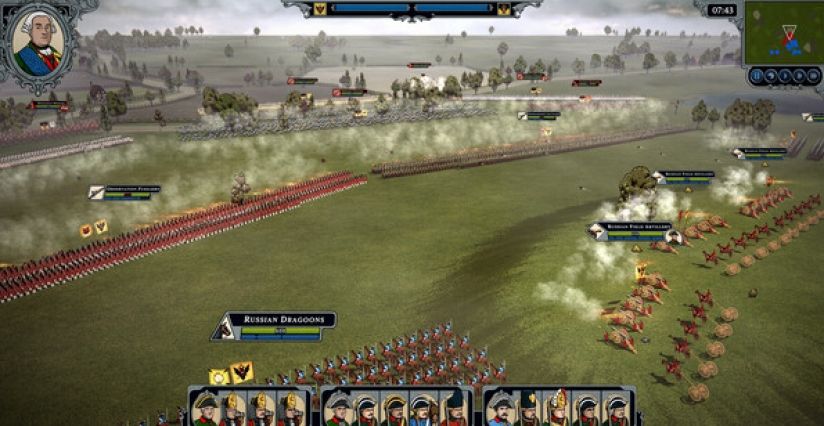Open the battlefield minimap
The image size is (824, 426).
(x=783, y=33)
